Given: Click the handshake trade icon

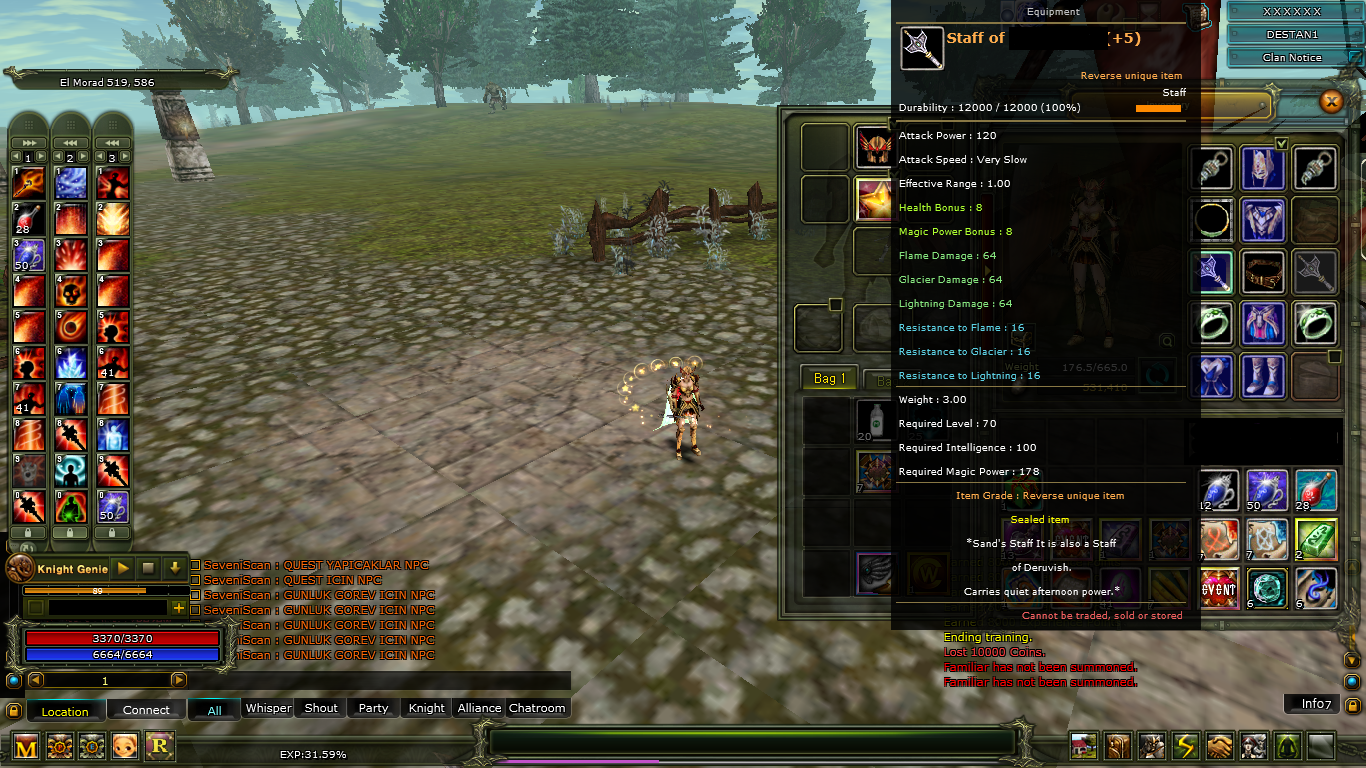Looking at the screenshot, I should tap(1220, 746).
